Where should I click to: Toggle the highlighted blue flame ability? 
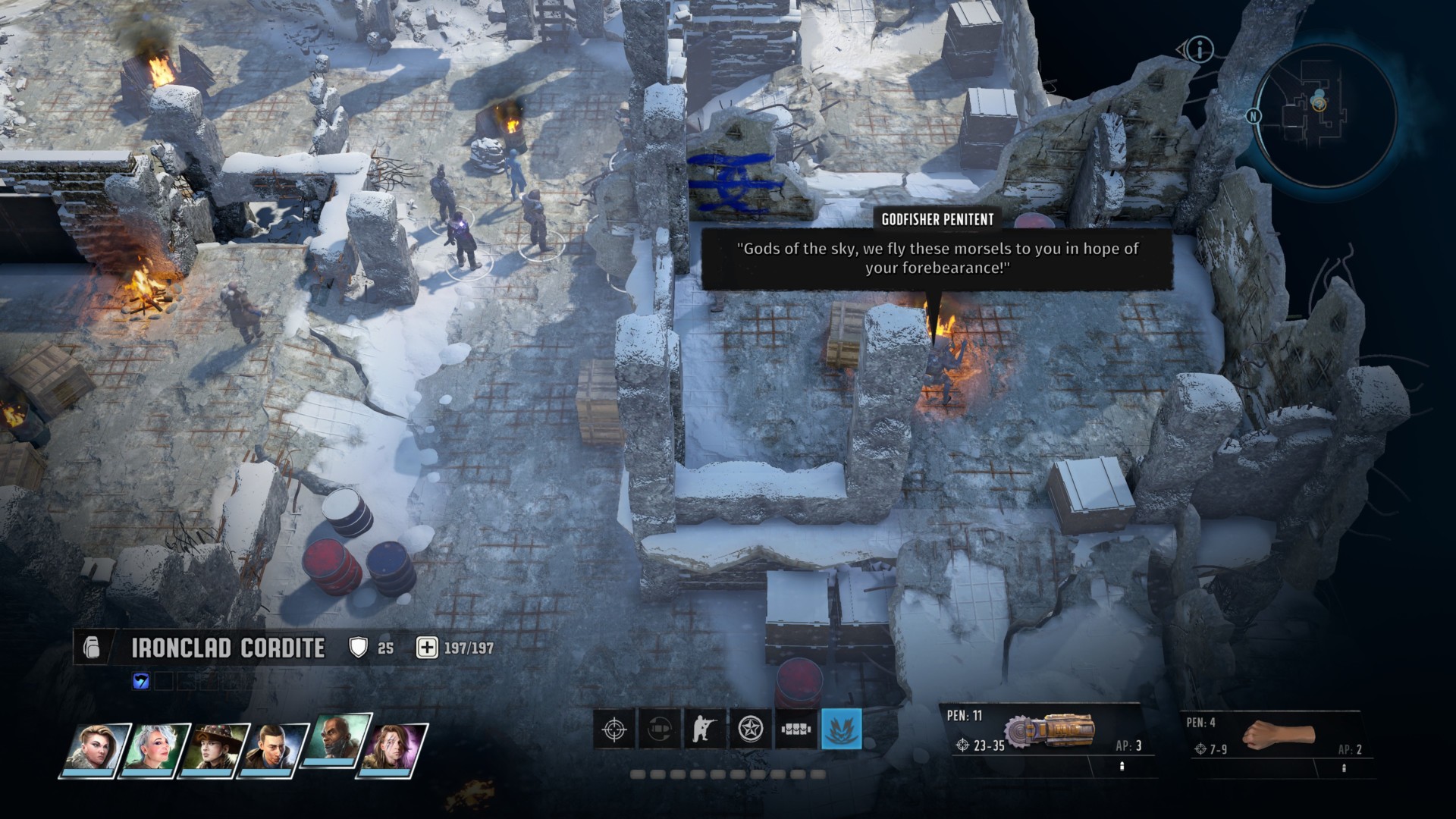(x=841, y=729)
